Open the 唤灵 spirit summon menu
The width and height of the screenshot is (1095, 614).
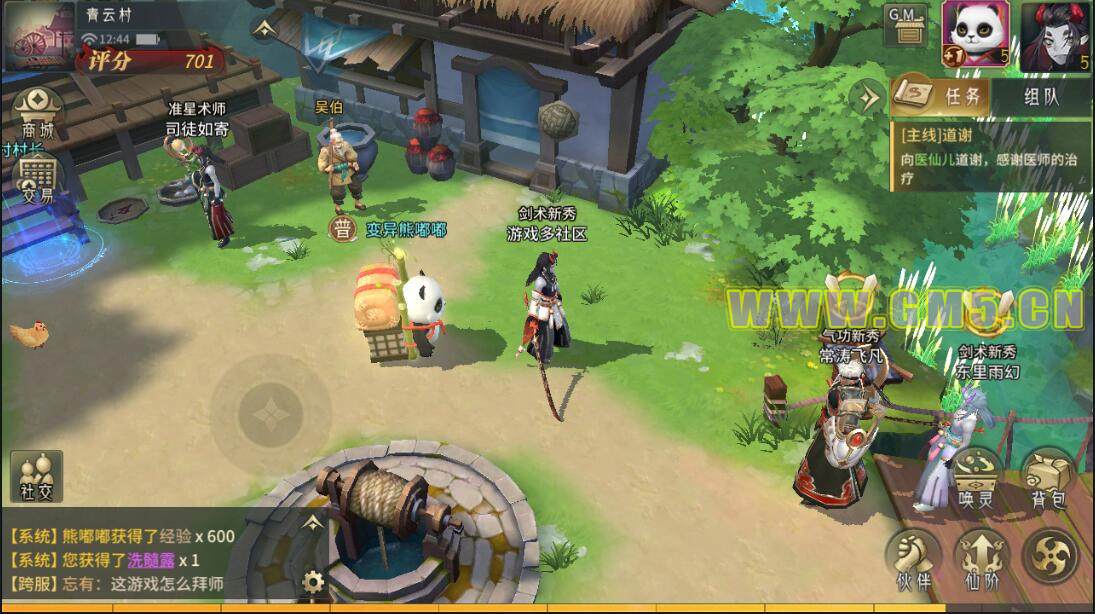click(x=977, y=478)
